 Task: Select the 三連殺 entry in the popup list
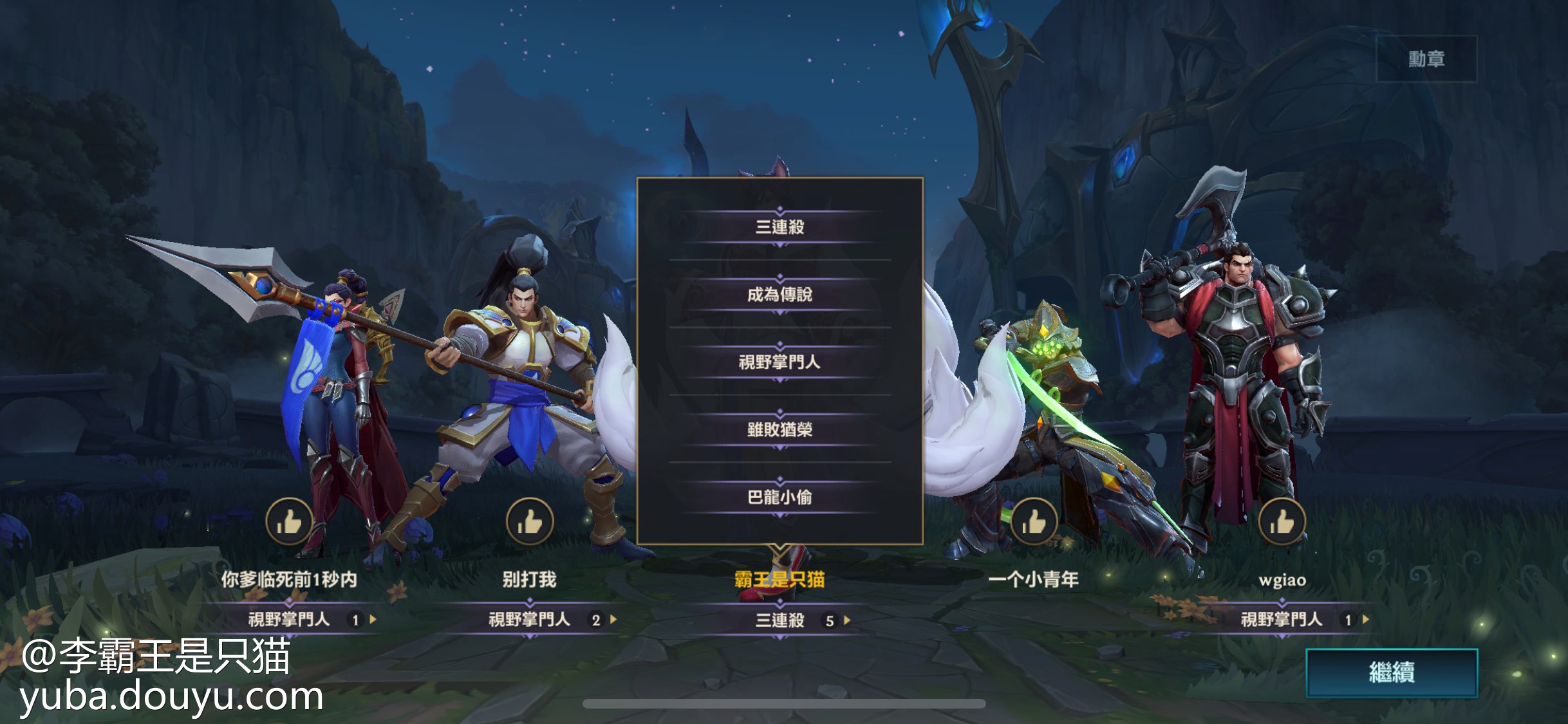779,227
